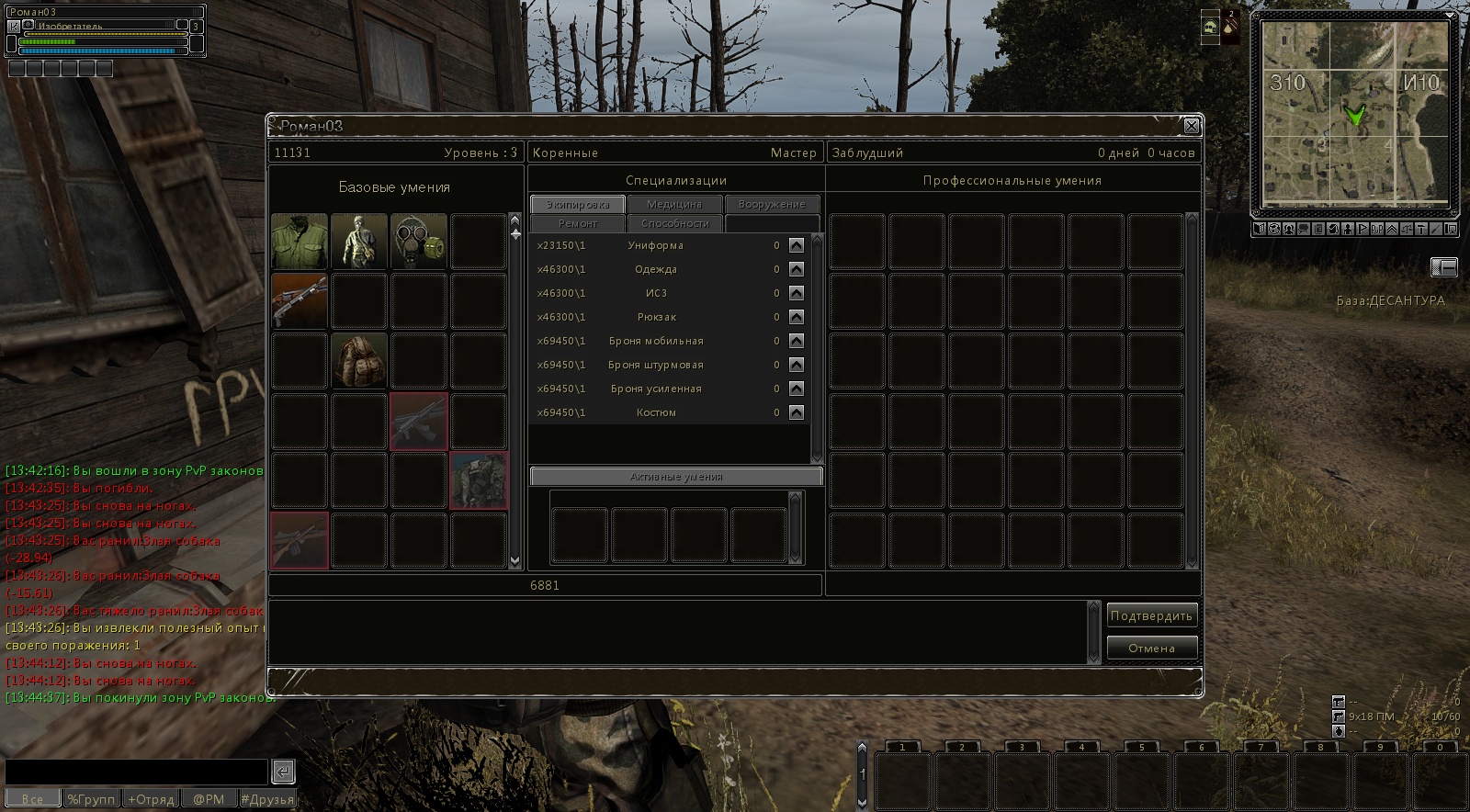Raise the Униформа skill level
The height and width of the screenshot is (812, 1470).
tap(797, 245)
